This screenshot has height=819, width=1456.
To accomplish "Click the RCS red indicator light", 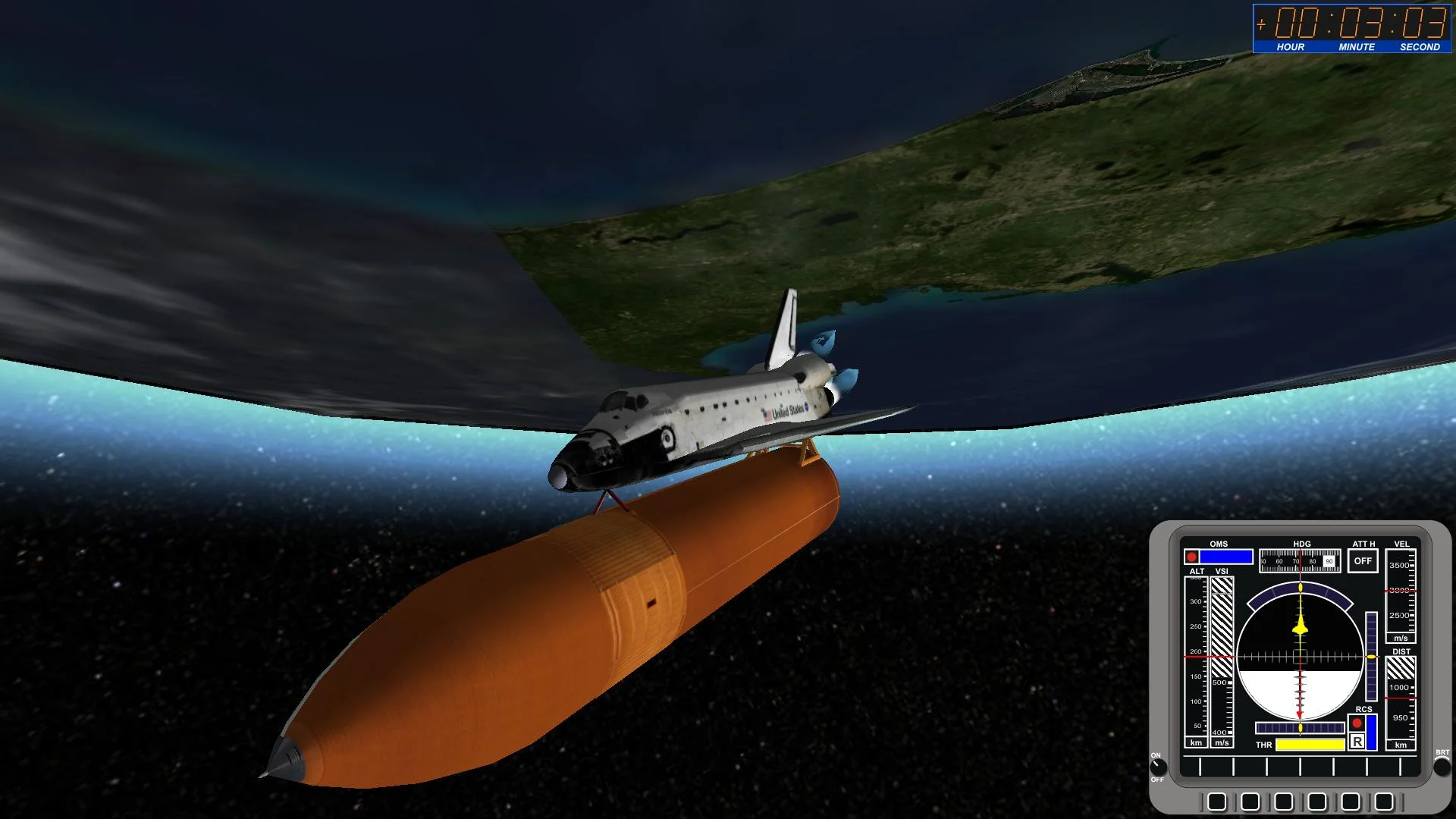I will [1357, 723].
